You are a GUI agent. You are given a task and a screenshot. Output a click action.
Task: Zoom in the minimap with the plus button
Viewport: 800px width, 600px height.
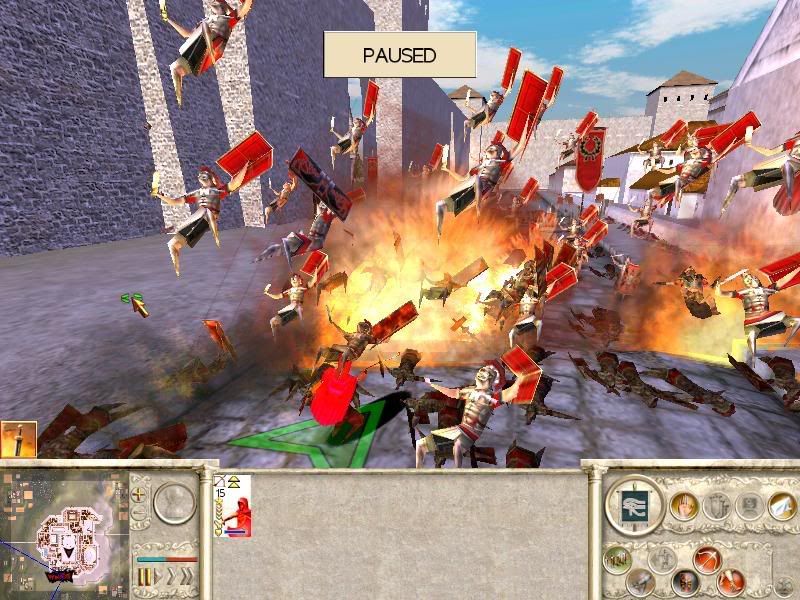[137, 493]
